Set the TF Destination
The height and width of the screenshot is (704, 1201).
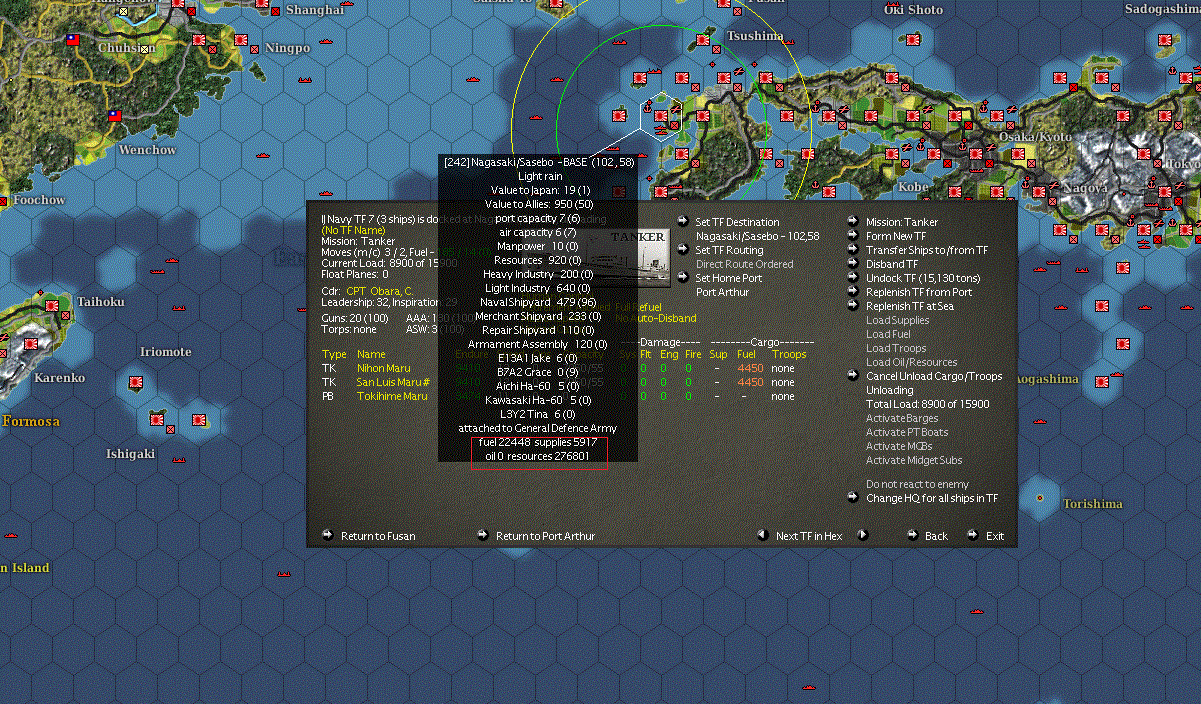click(x=737, y=222)
